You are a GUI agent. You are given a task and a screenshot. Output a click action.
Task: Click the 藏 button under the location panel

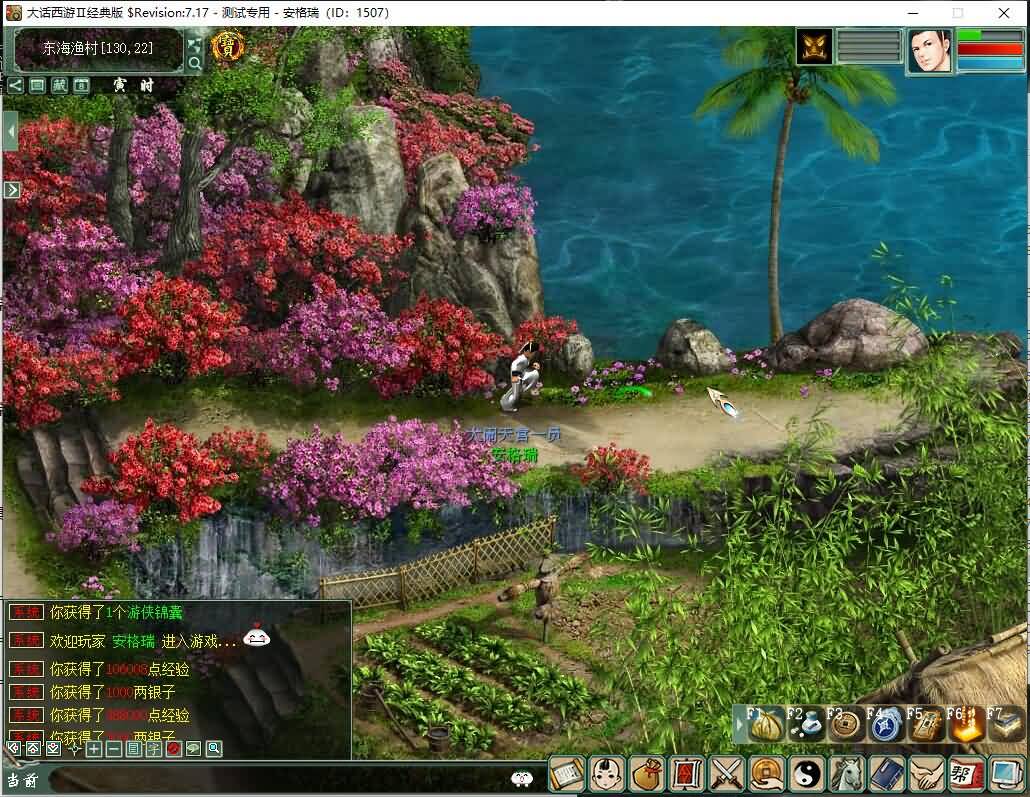59,86
